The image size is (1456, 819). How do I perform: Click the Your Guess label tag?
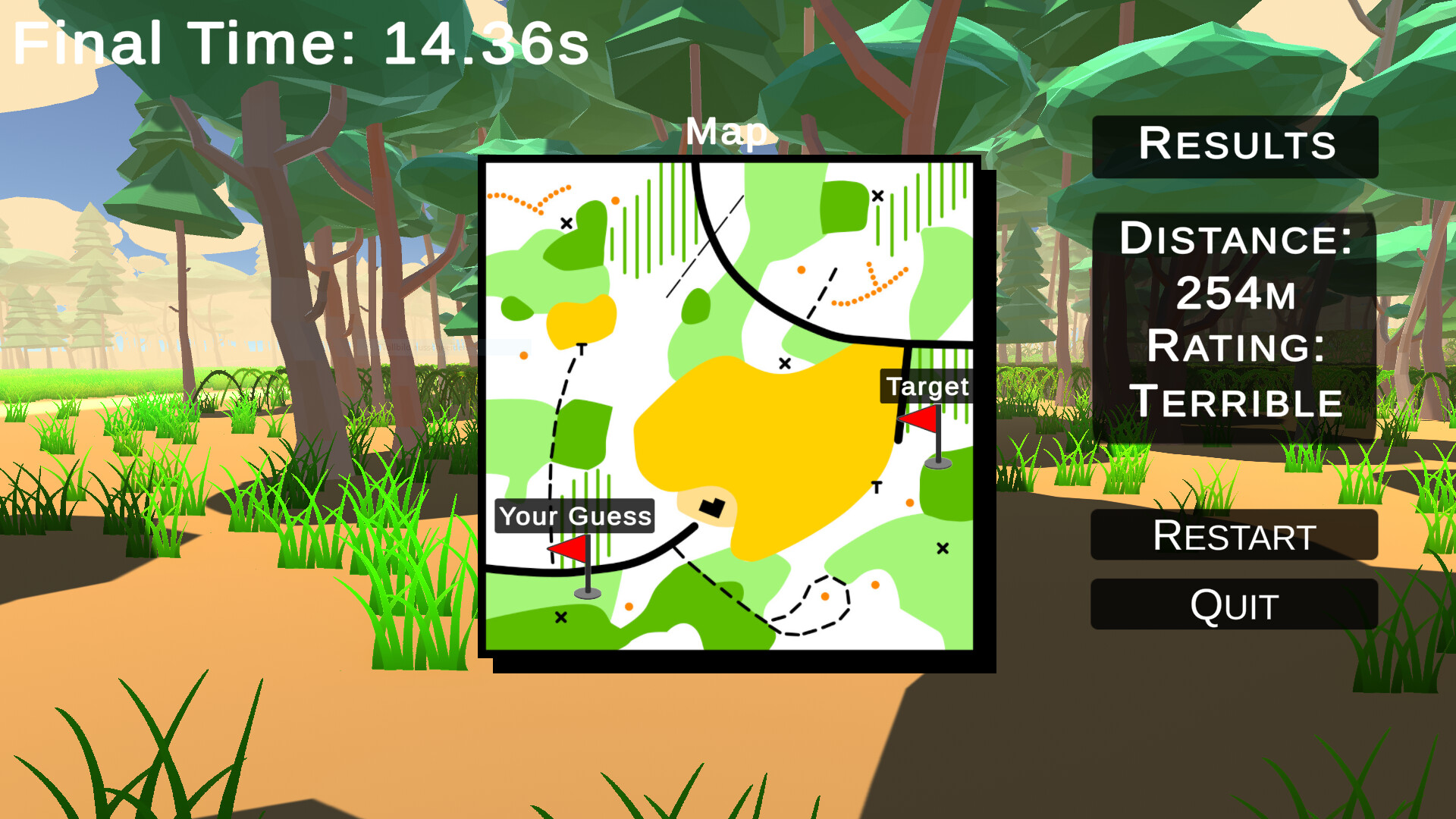pos(574,517)
